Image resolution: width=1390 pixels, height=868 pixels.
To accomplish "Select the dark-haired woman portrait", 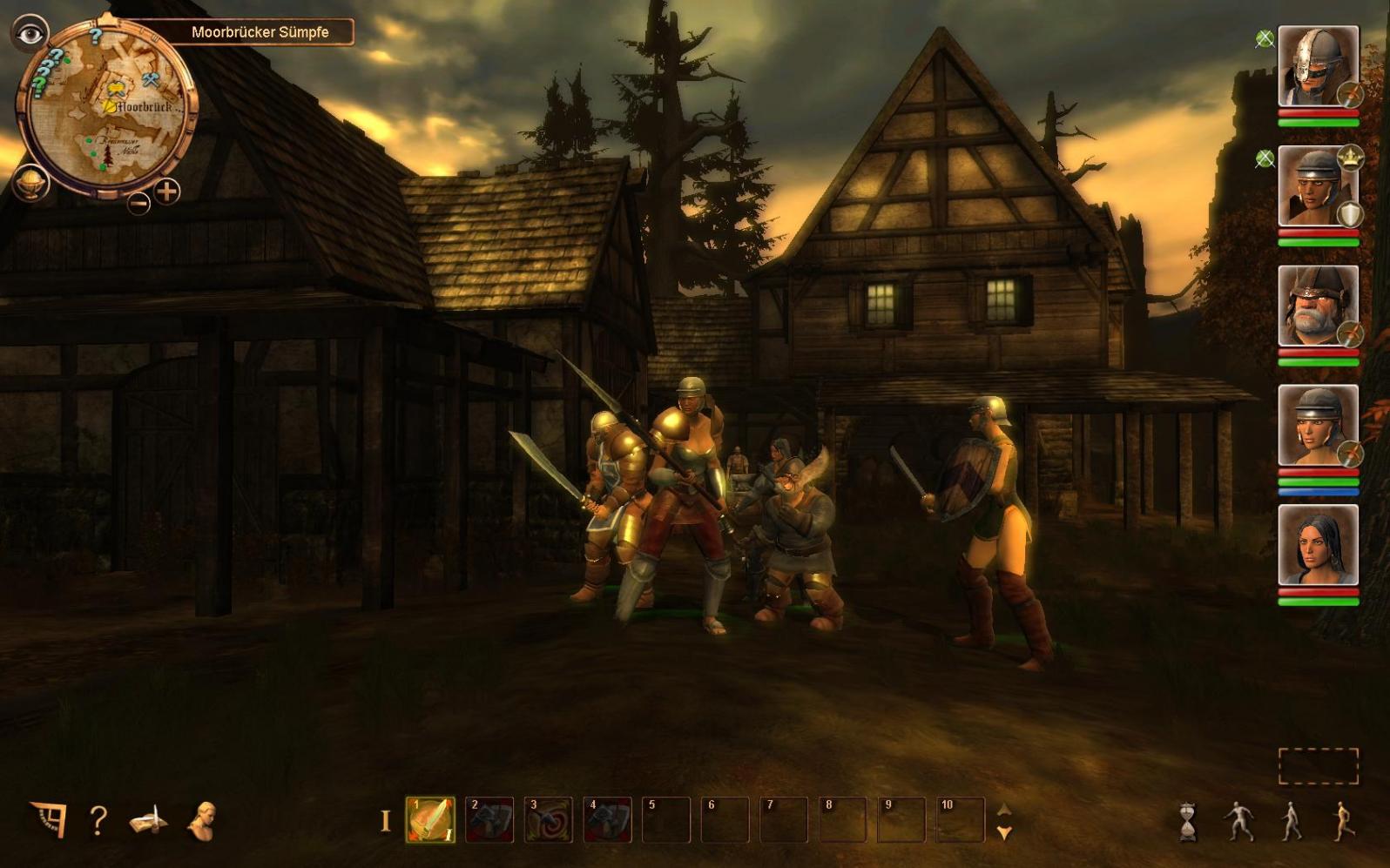I will click(x=1317, y=545).
